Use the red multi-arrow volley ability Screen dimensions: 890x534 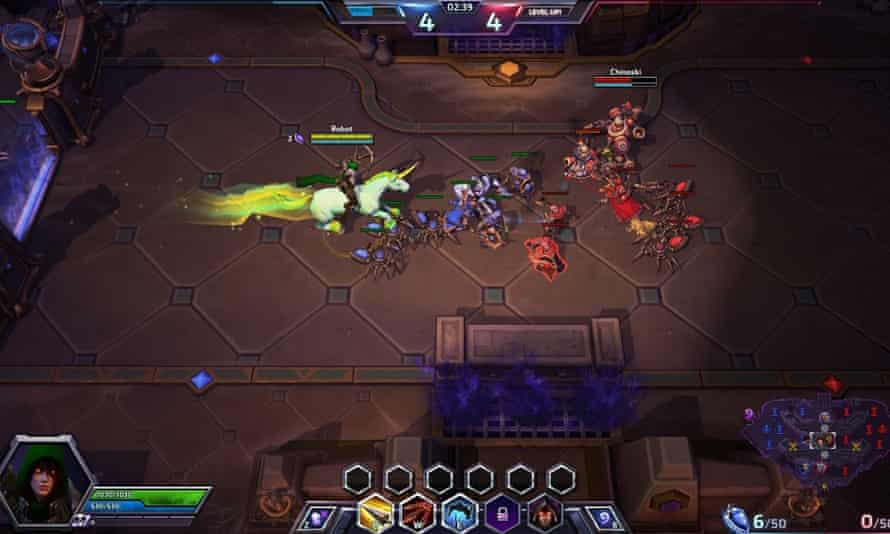[x=417, y=512]
